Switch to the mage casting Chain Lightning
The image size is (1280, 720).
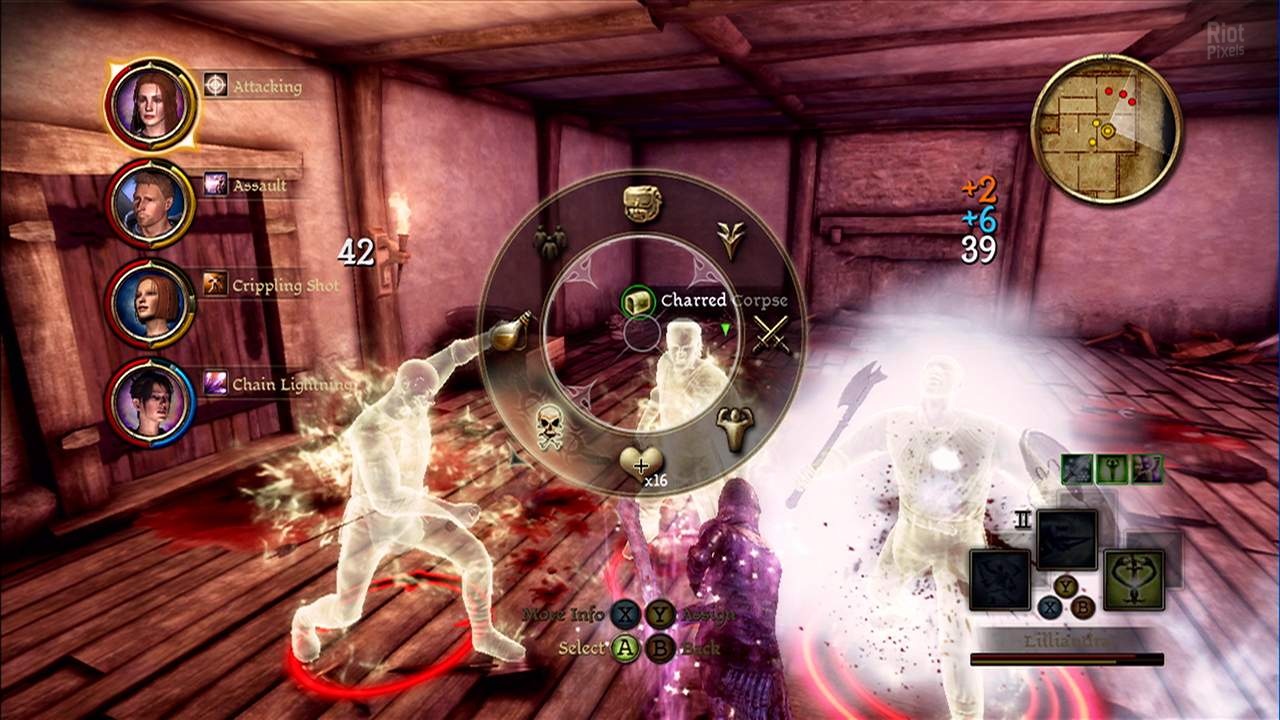151,402
